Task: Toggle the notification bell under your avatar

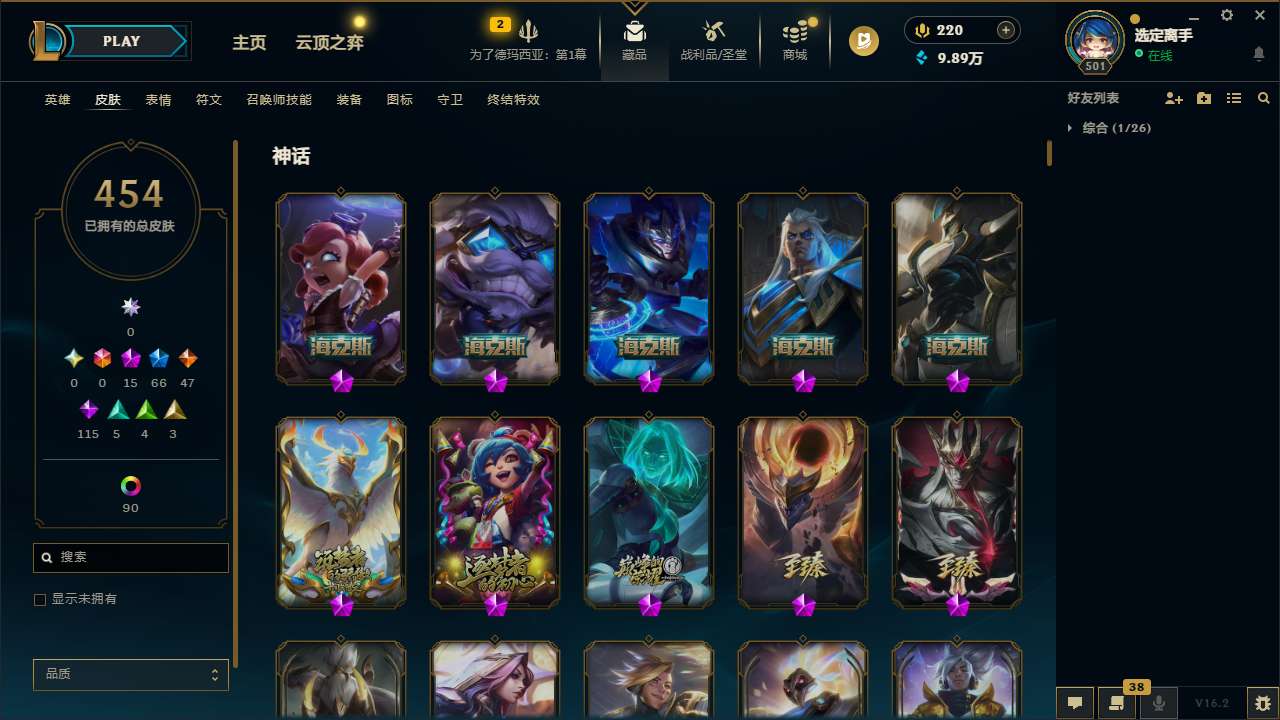Action: 1257,52
